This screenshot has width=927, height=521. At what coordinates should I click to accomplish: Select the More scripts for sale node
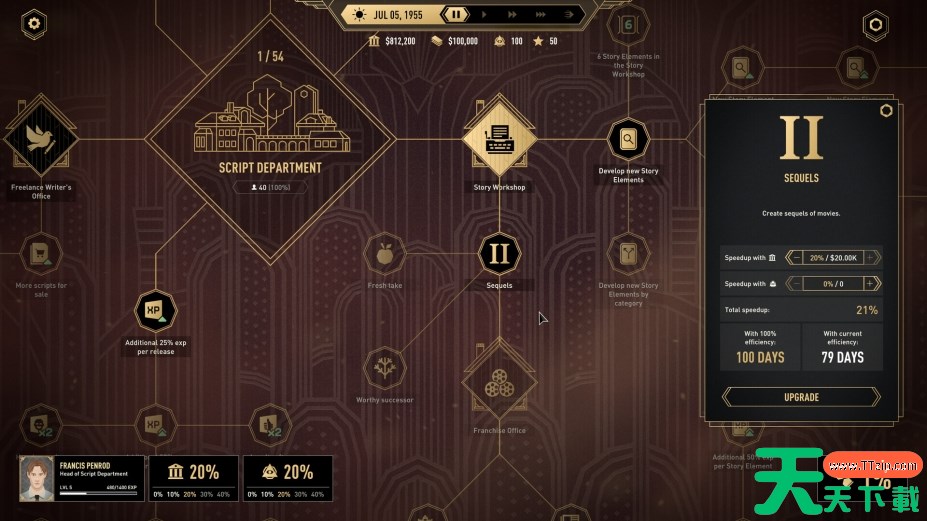pos(41,255)
